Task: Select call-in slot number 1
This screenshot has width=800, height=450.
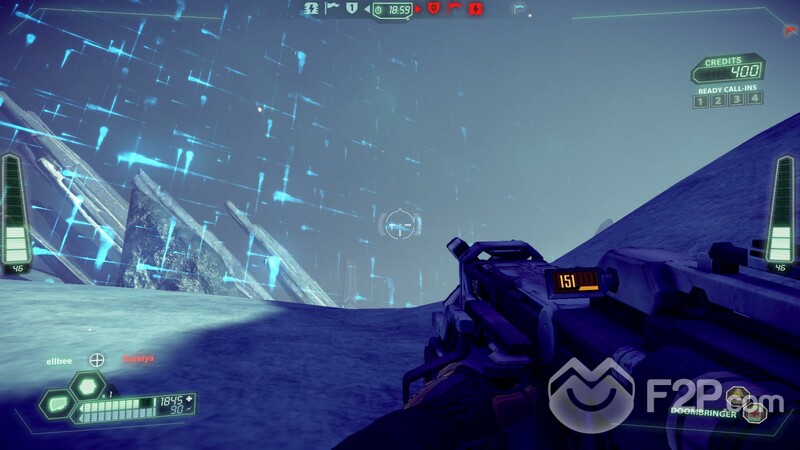Action: (701, 100)
